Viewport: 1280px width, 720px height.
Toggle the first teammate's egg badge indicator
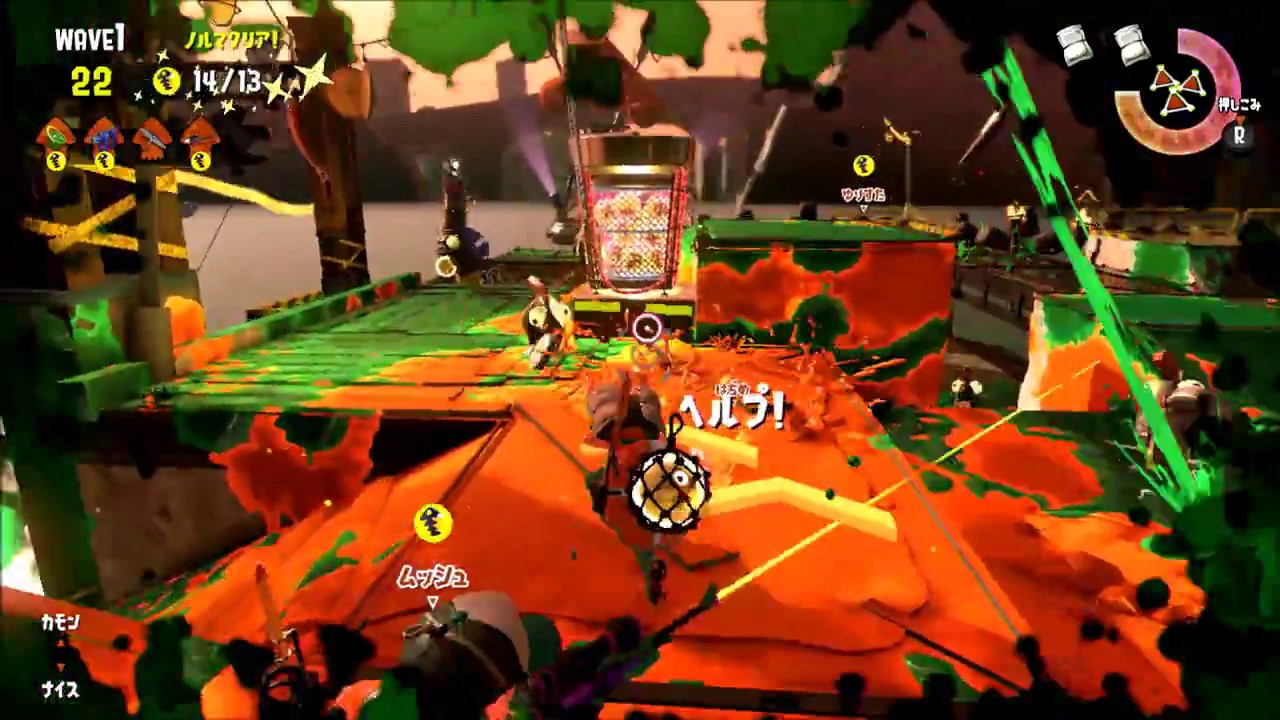pyautogui.click(x=56, y=161)
